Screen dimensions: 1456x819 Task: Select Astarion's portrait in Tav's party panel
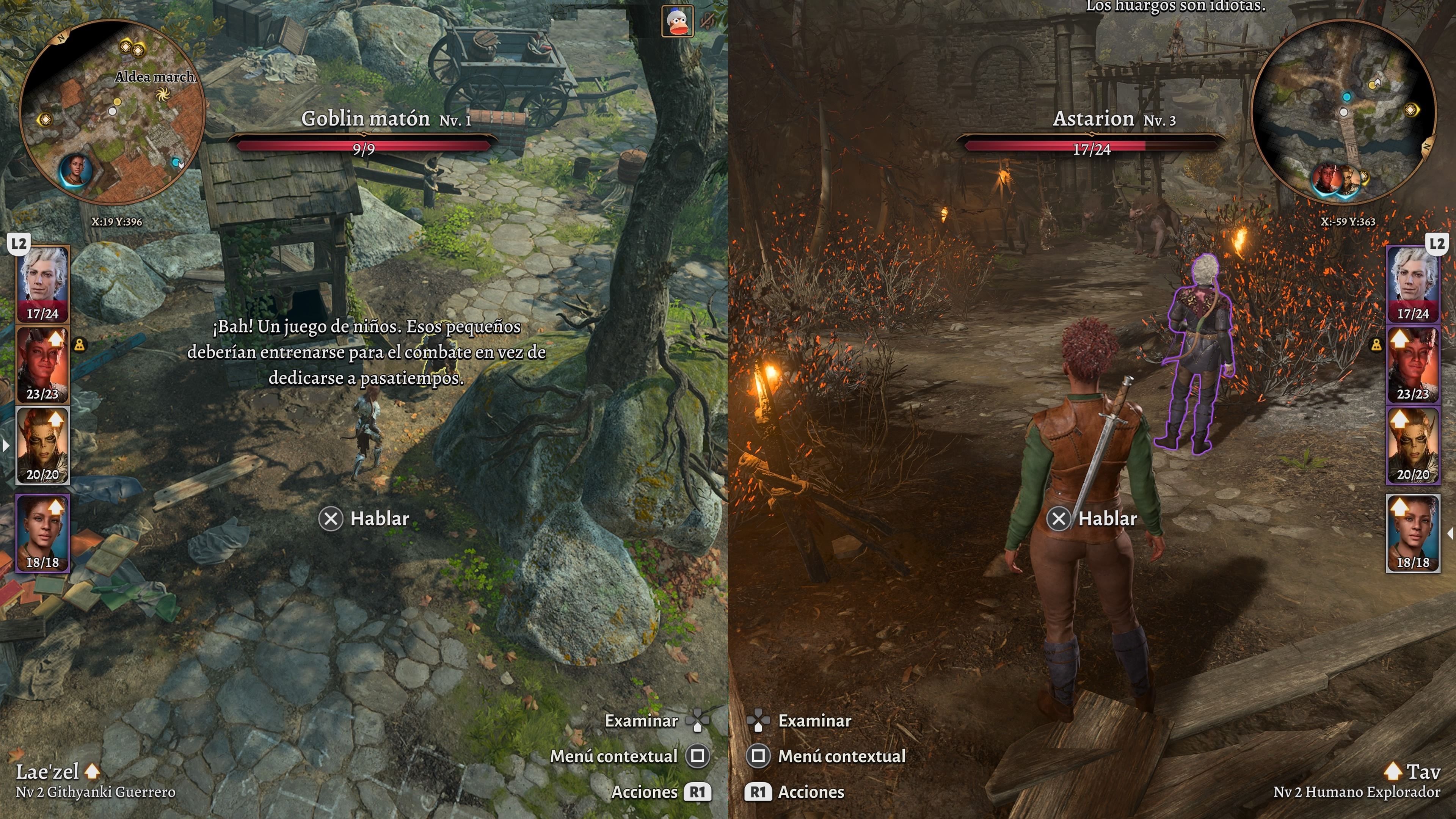coord(1412,284)
